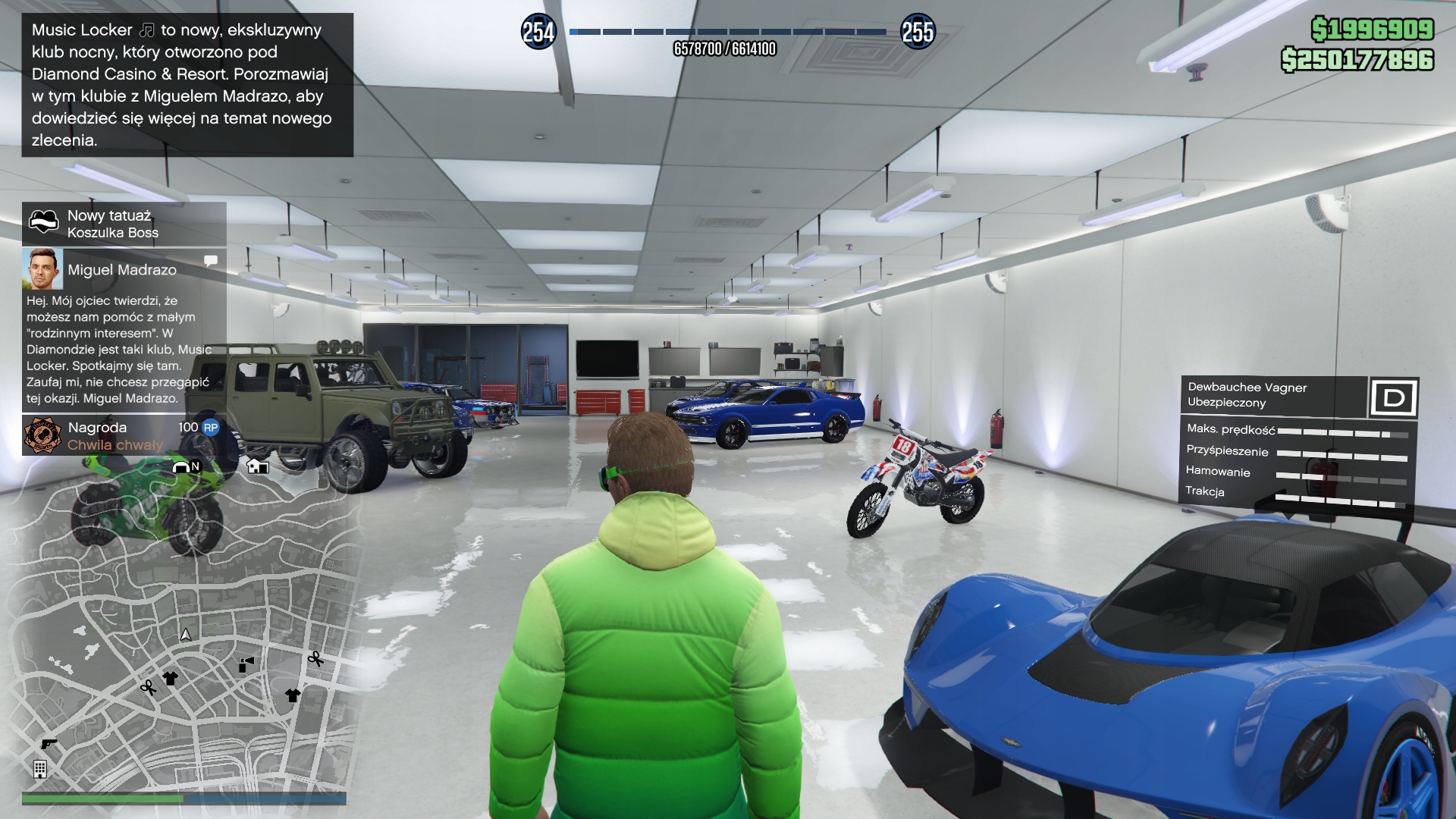This screenshot has height=819, width=1456.
Task: Click the Music Locker help text box
Action: [187, 85]
